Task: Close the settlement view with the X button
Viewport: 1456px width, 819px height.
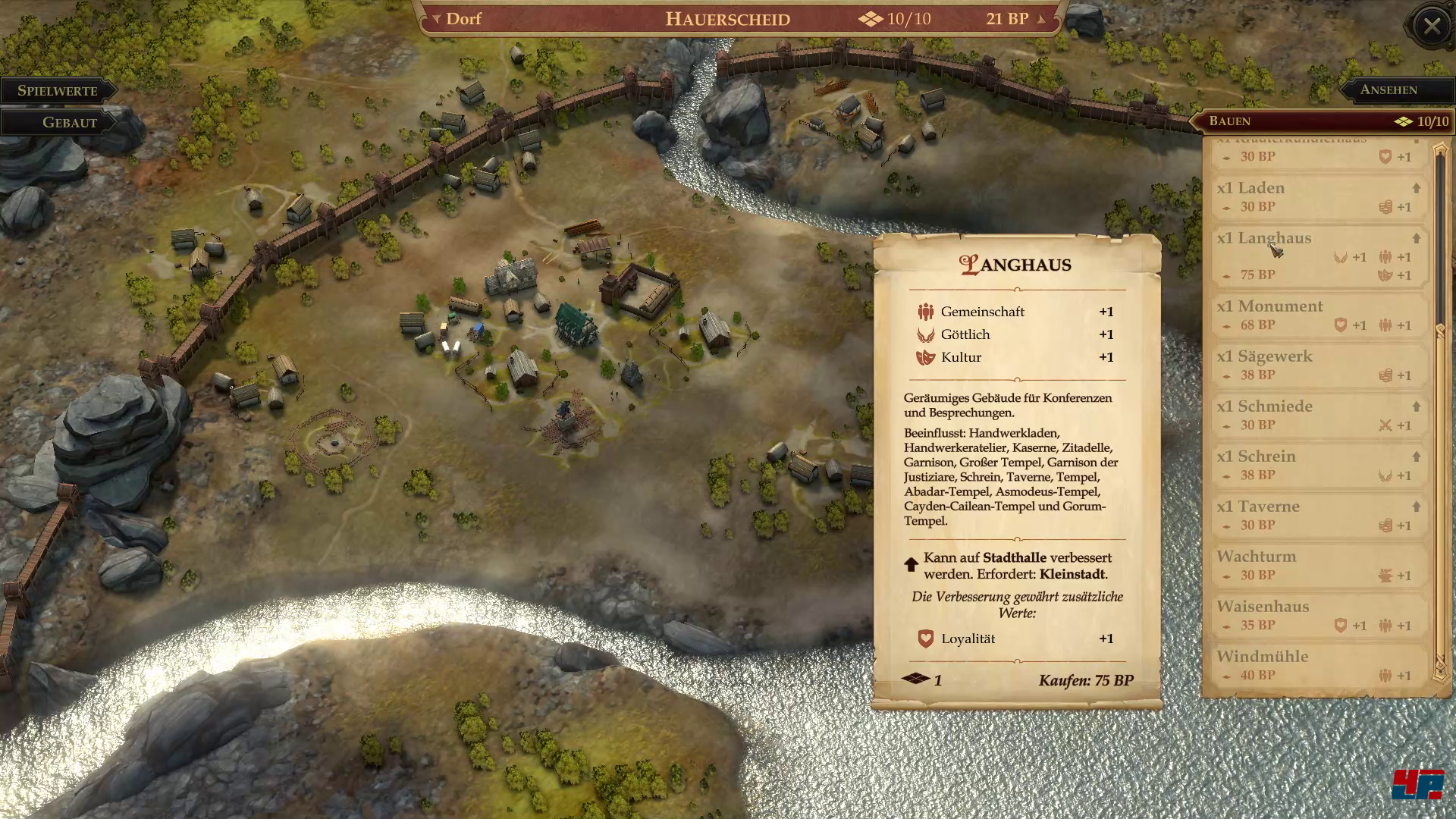Action: pos(1431,27)
